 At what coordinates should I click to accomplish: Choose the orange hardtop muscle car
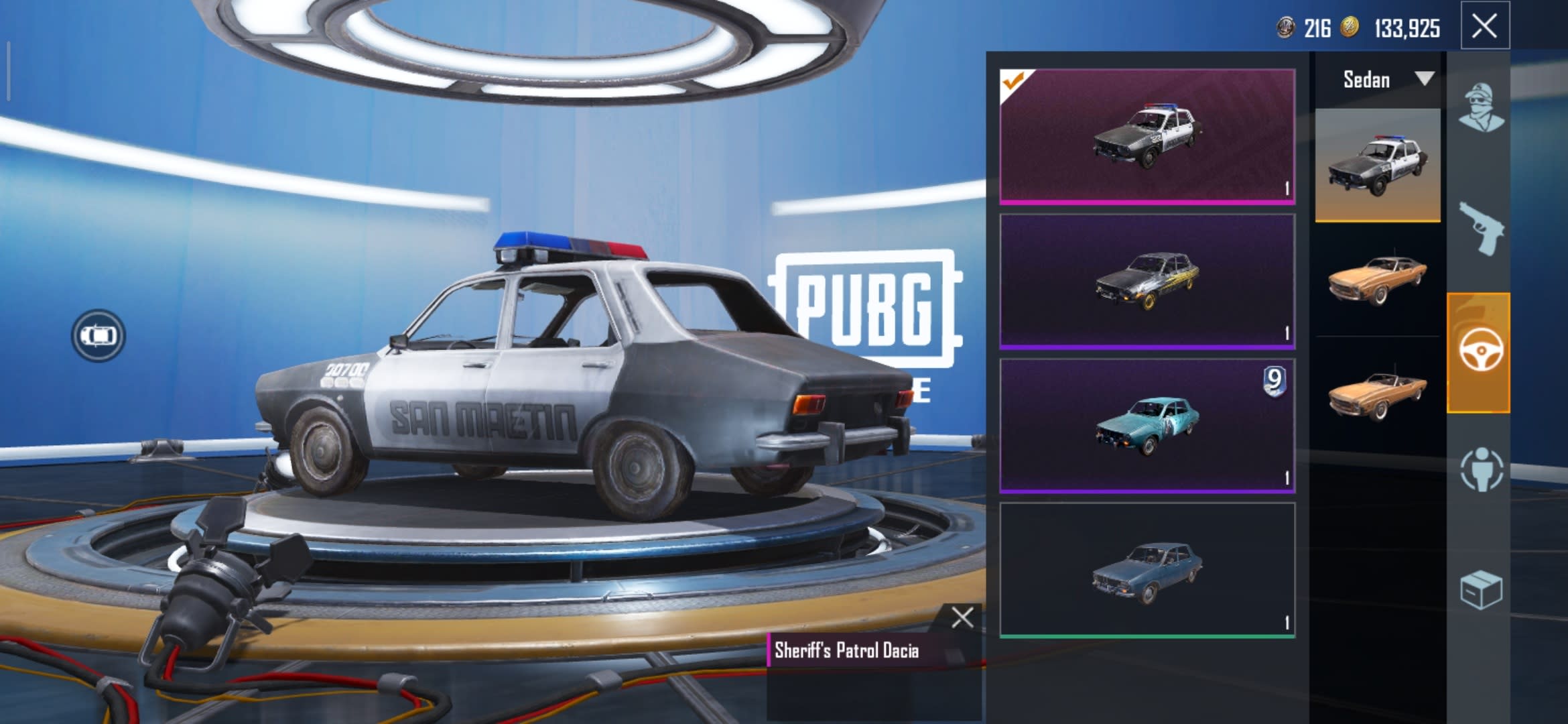(x=1377, y=280)
